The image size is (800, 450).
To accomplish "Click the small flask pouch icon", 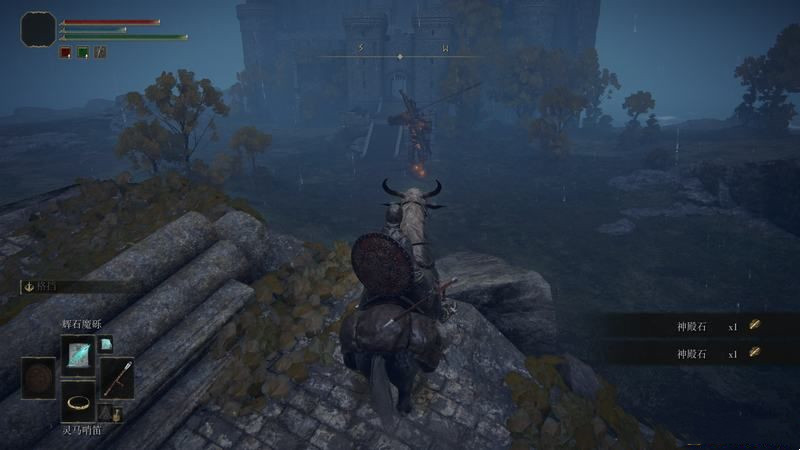I will (117, 413).
